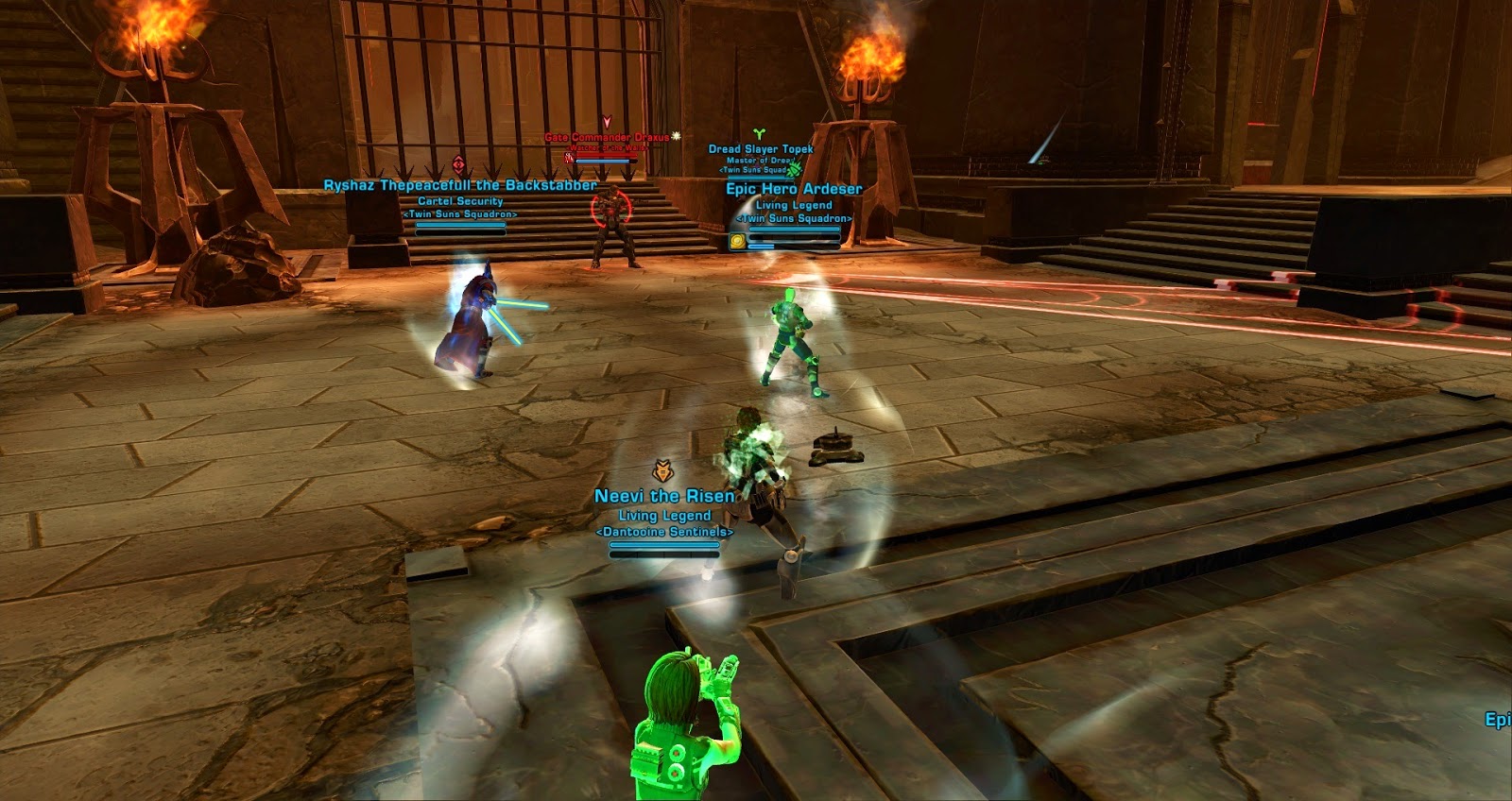Target Dread Slayer Topek's nameplate
The height and width of the screenshot is (801, 1512).
761,149
